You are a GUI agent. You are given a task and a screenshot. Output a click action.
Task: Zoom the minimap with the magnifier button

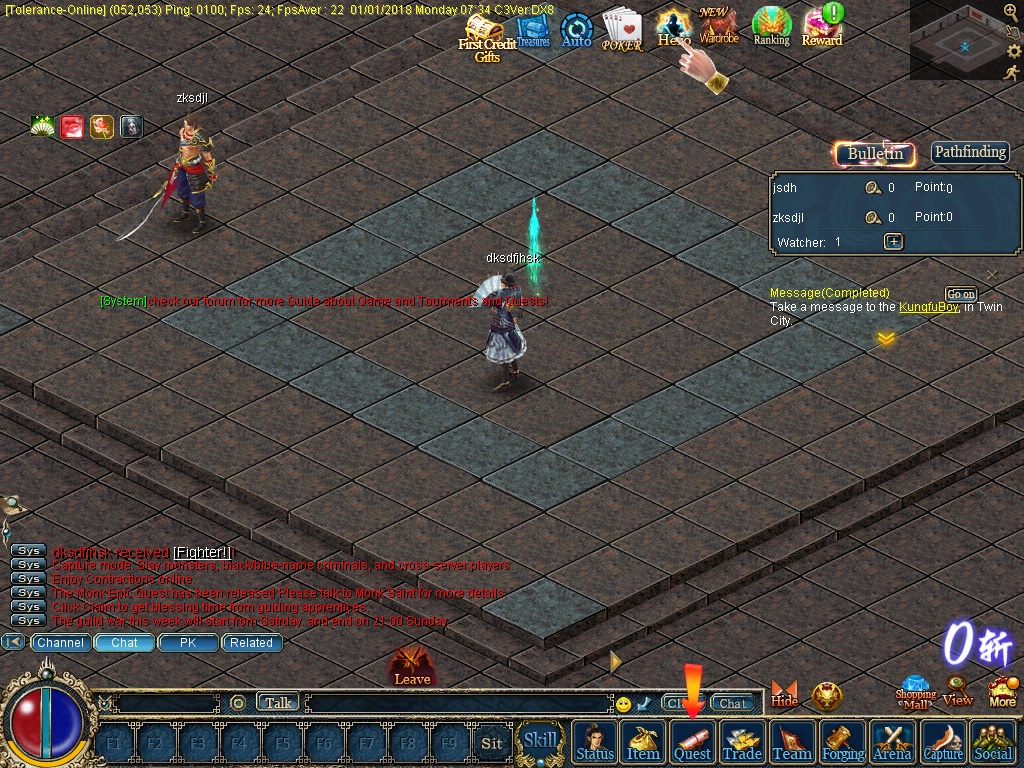(1010, 12)
